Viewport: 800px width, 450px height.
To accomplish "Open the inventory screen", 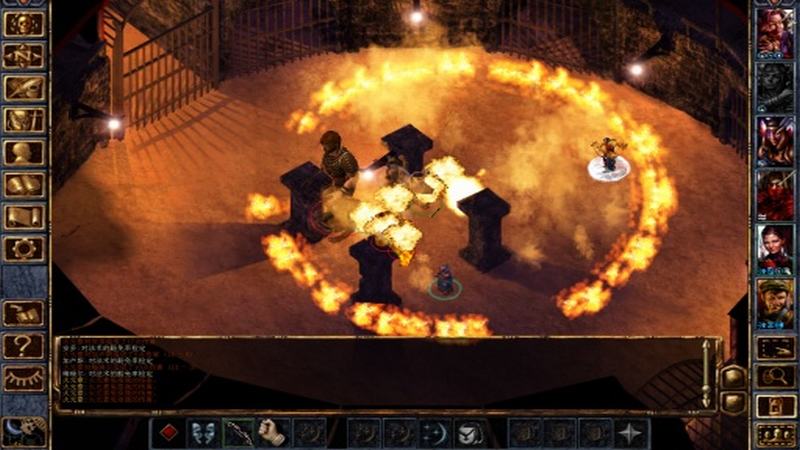I will tap(23, 120).
